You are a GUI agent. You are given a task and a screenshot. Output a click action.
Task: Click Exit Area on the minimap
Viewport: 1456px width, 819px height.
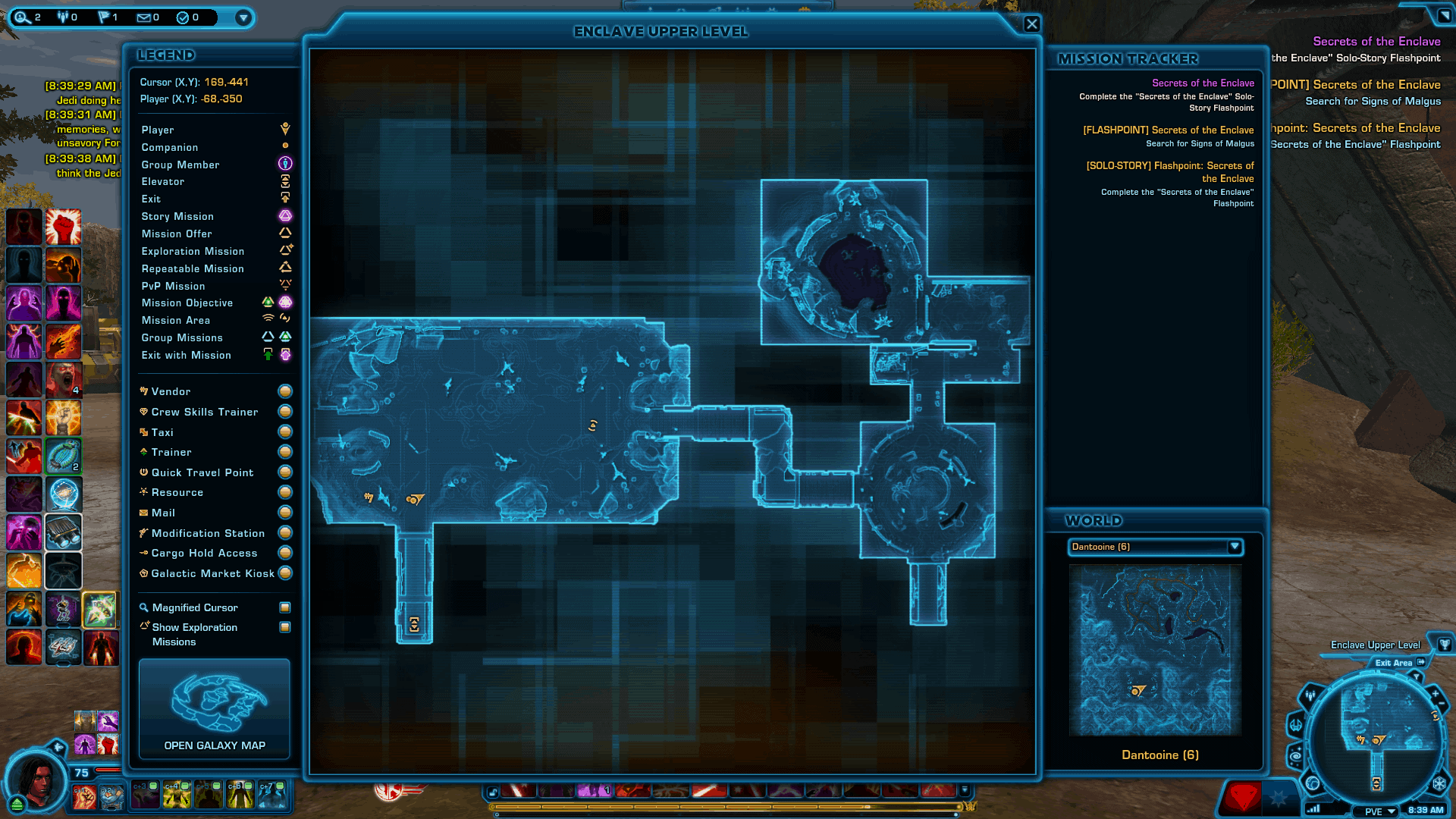point(1395,662)
